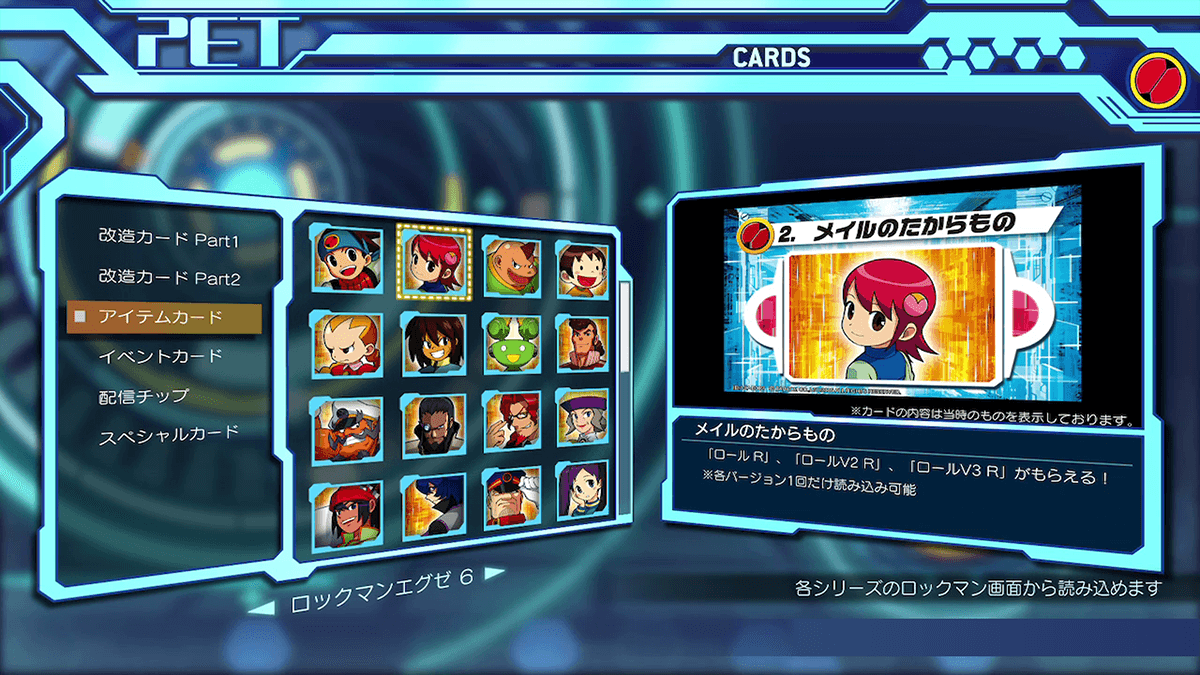Select the military cap officer card

tap(512, 498)
